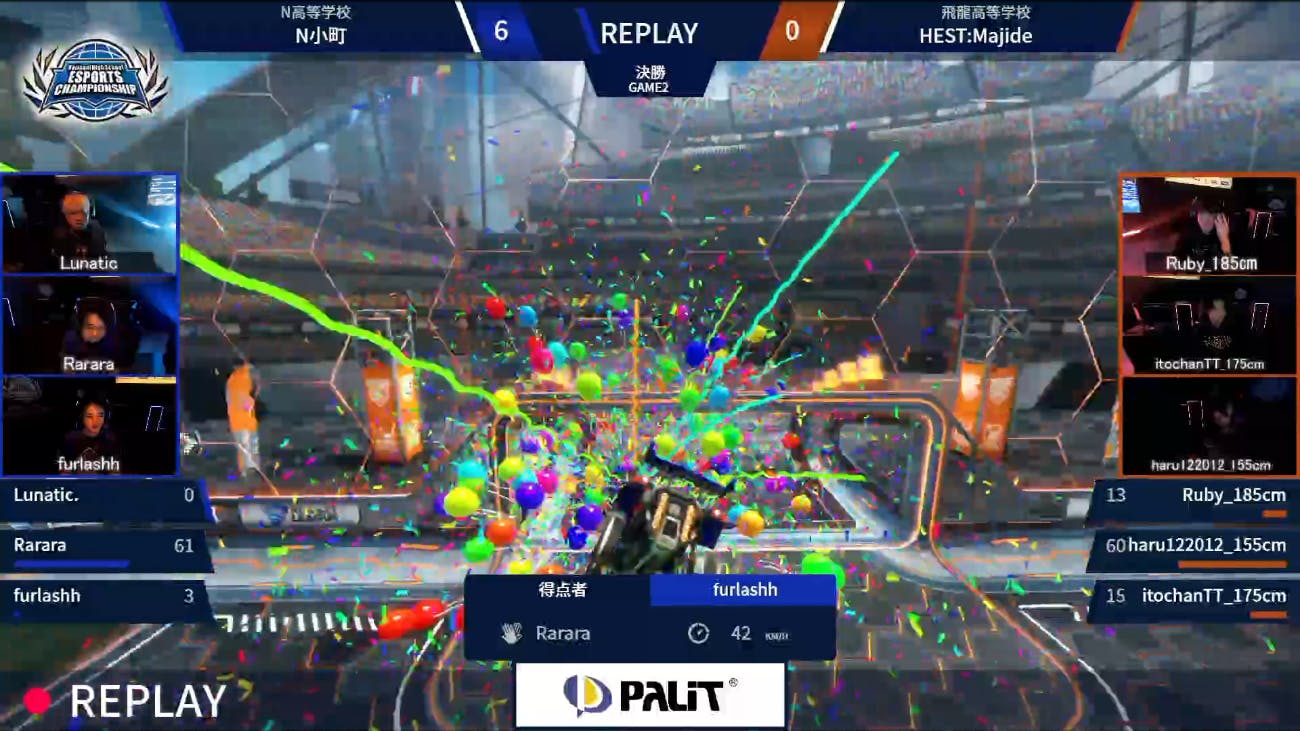Click the haru122012_155cm scoreboard row
The image size is (1300, 731).
coord(1195,547)
